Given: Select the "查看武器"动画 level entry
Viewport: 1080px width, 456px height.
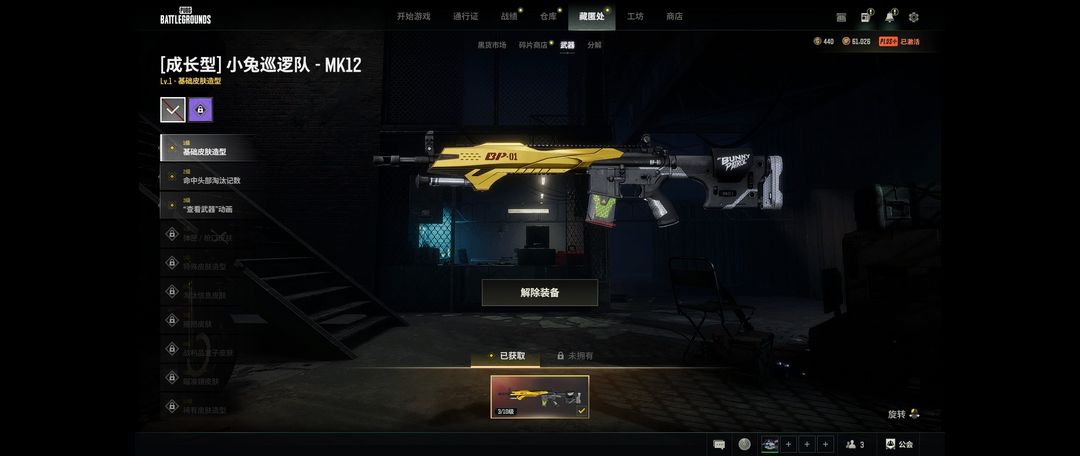Looking at the screenshot, I should [x=208, y=206].
